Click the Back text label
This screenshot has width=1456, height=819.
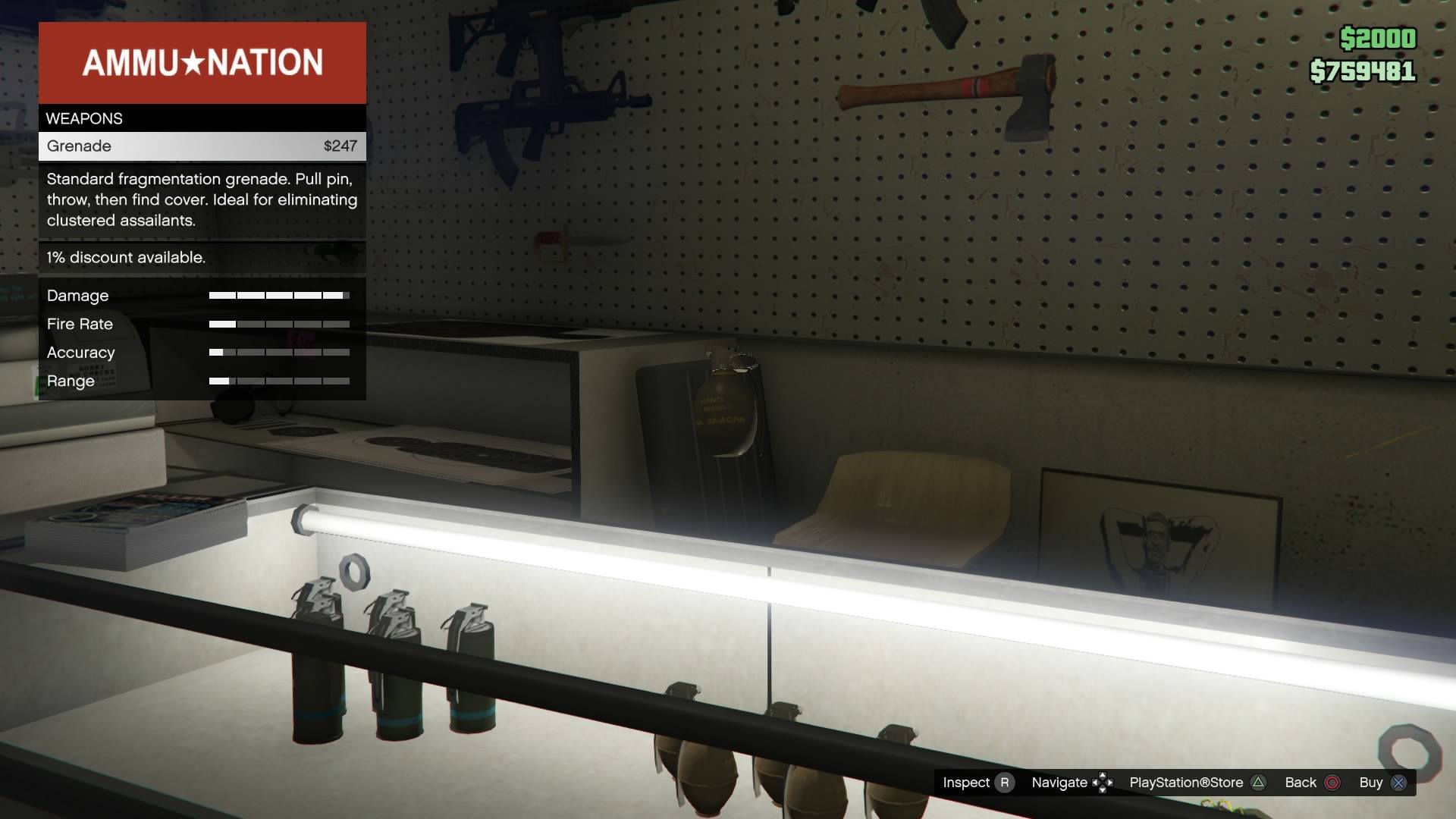tap(1300, 782)
